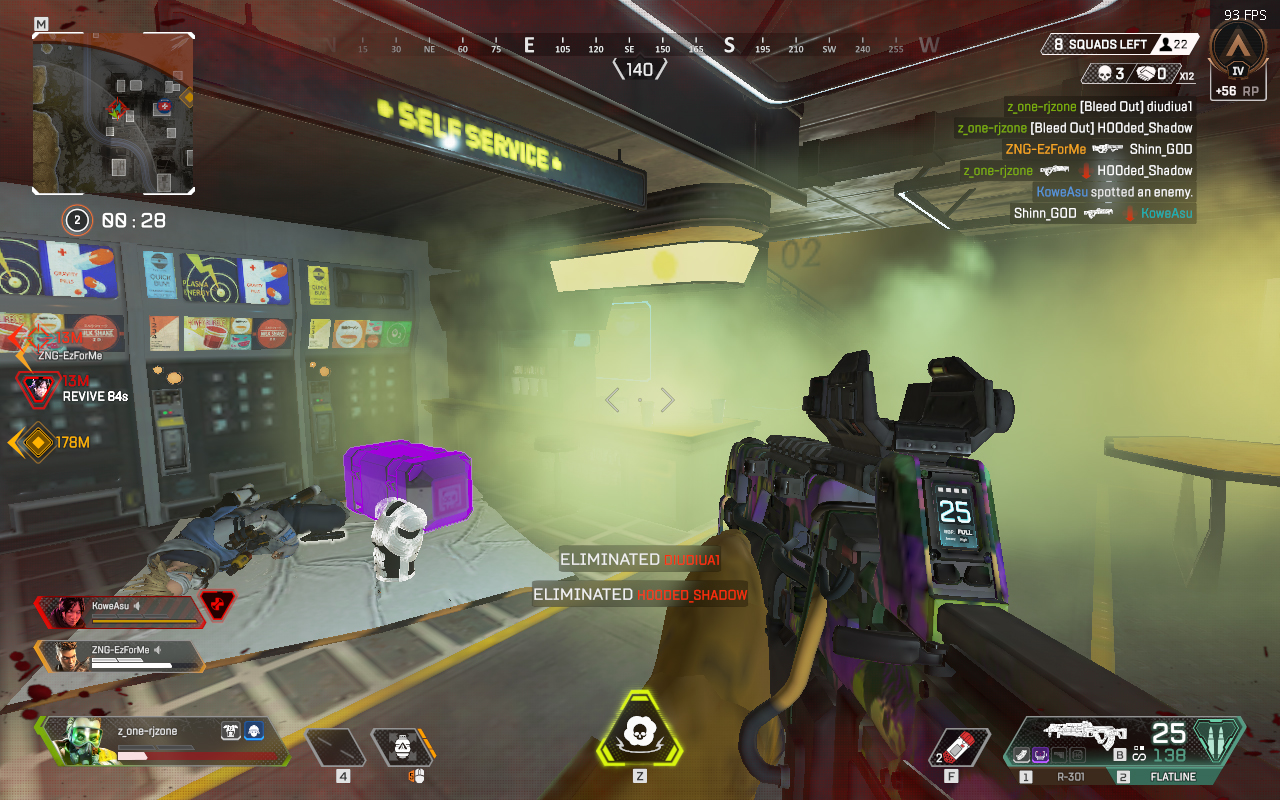Click the blue helmet icon
This screenshot has height=800, width=1280.
[x=253, y=732]
